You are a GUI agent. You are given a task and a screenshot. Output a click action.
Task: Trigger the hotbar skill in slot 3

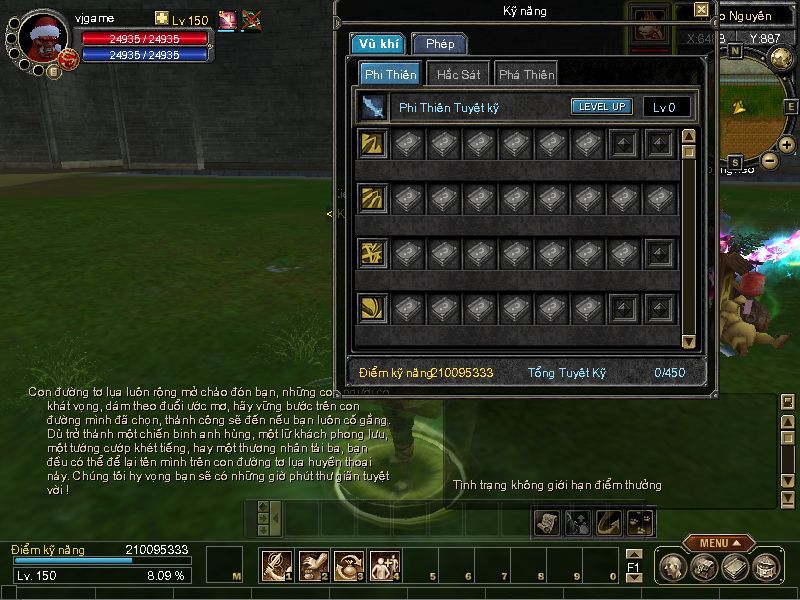coord(349,566)
